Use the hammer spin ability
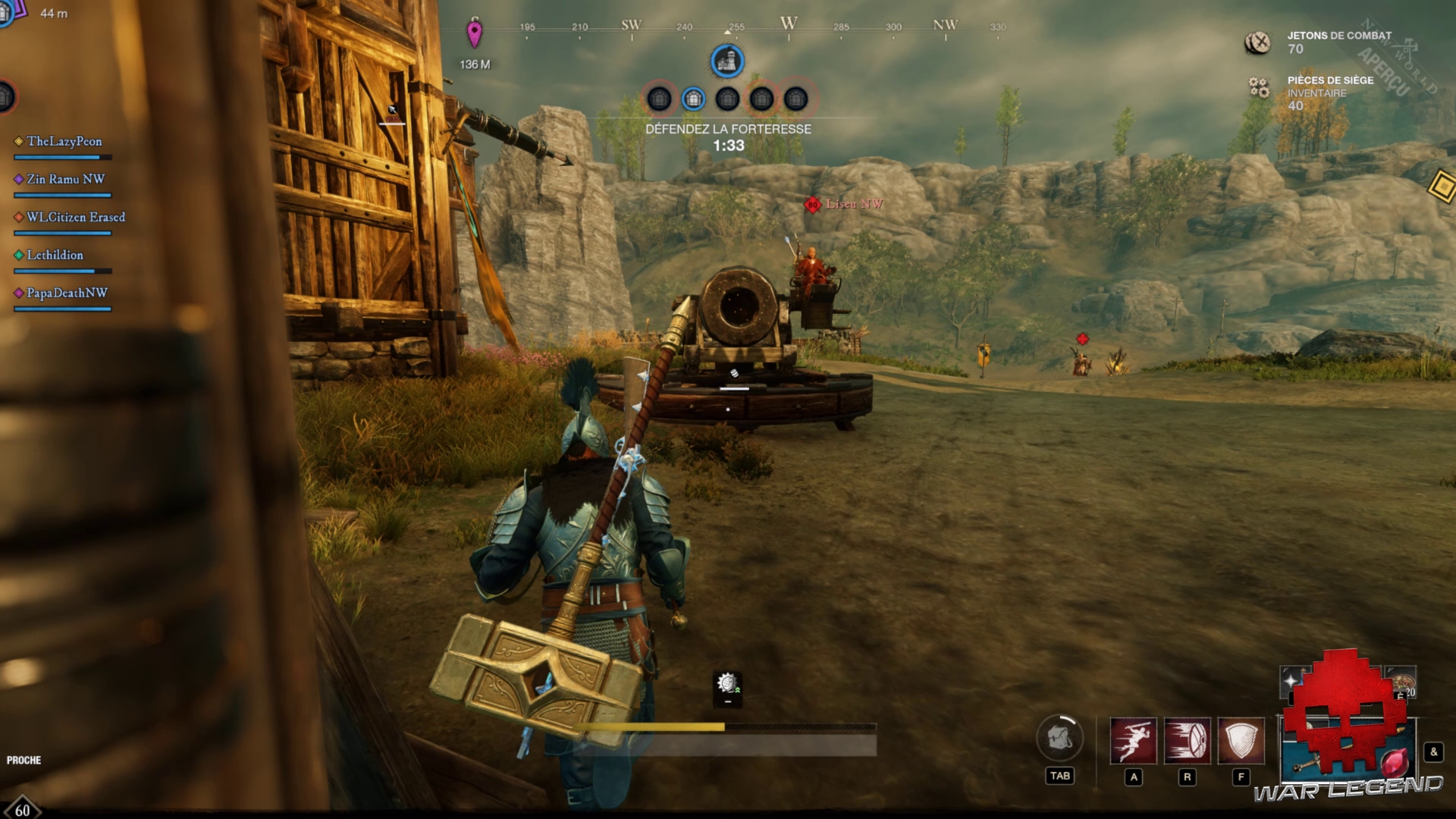1456x819 pixels. (x=1187, y=740)
